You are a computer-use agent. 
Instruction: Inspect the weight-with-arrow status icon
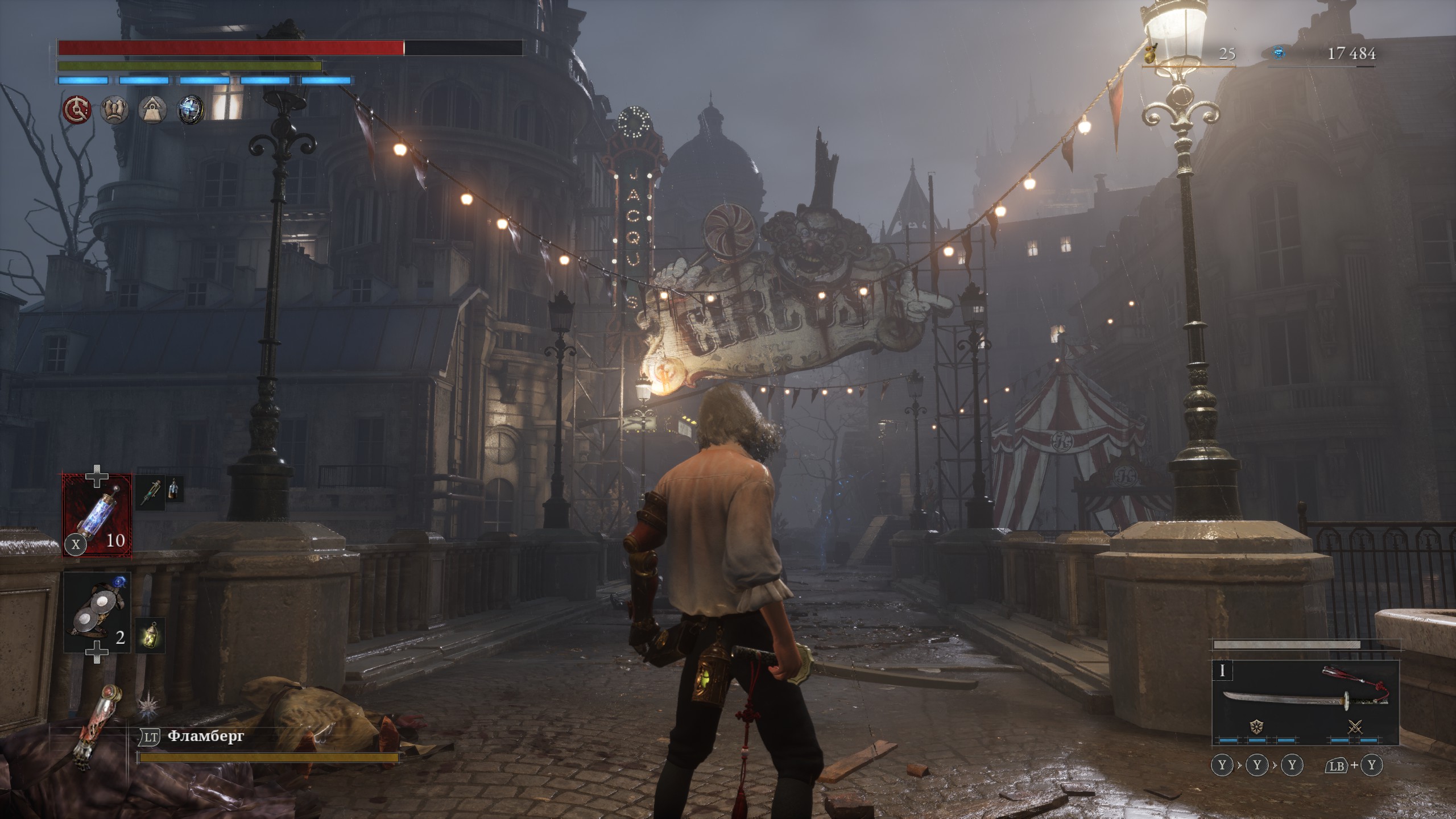152,109
